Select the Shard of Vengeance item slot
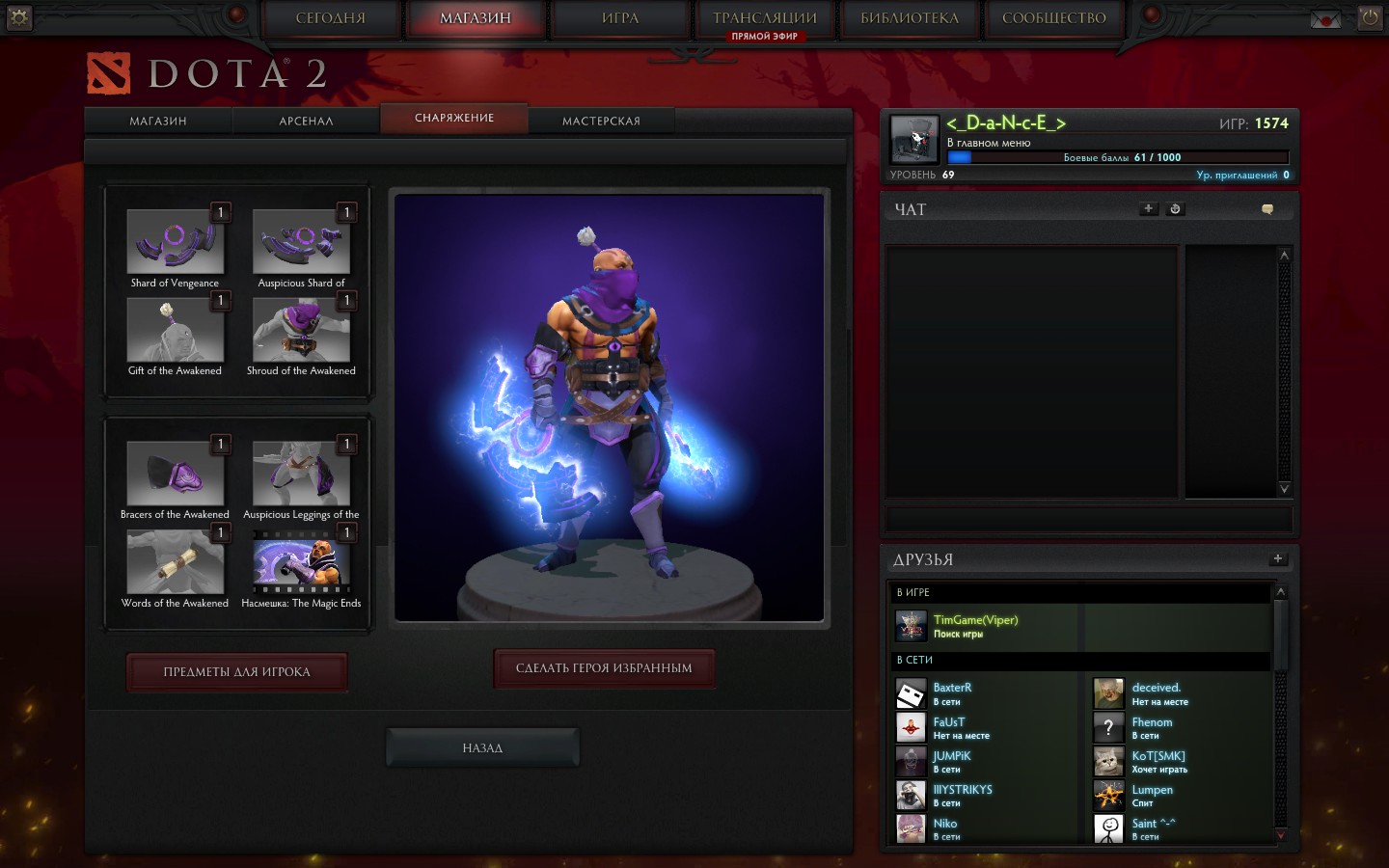 click(x=176, y=242)
